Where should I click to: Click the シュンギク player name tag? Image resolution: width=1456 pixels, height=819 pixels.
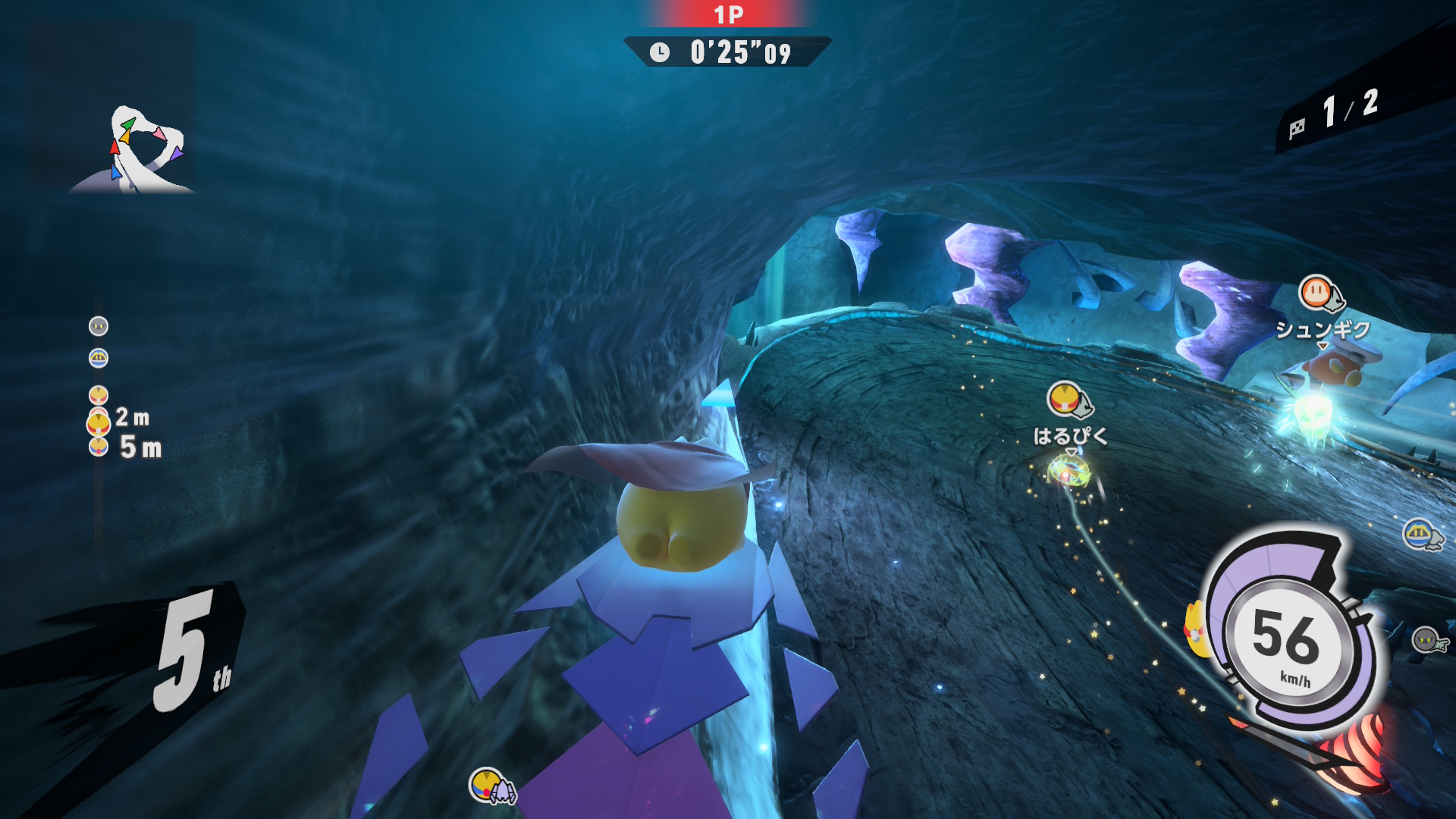pyautogui.click(x=1323, y=330)
